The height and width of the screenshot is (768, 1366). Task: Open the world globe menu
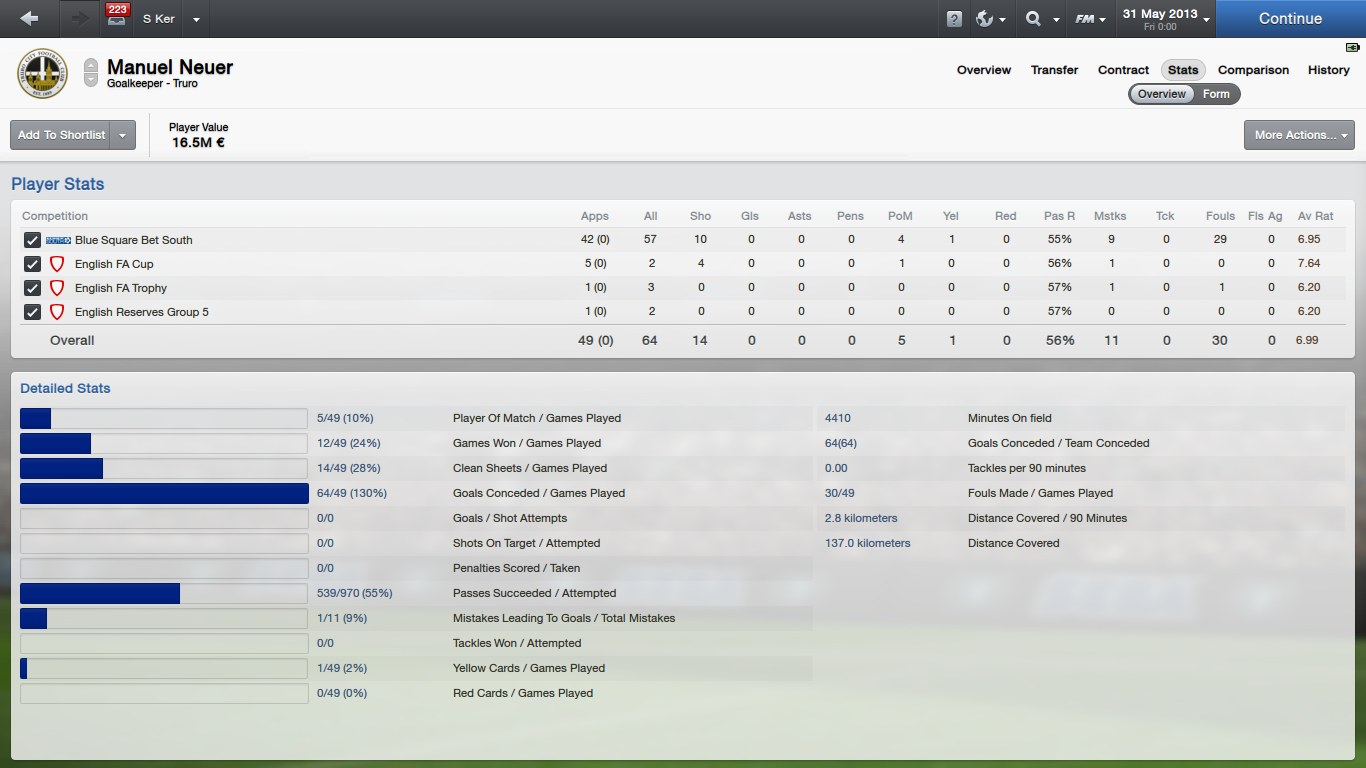(x=991, y=19)
